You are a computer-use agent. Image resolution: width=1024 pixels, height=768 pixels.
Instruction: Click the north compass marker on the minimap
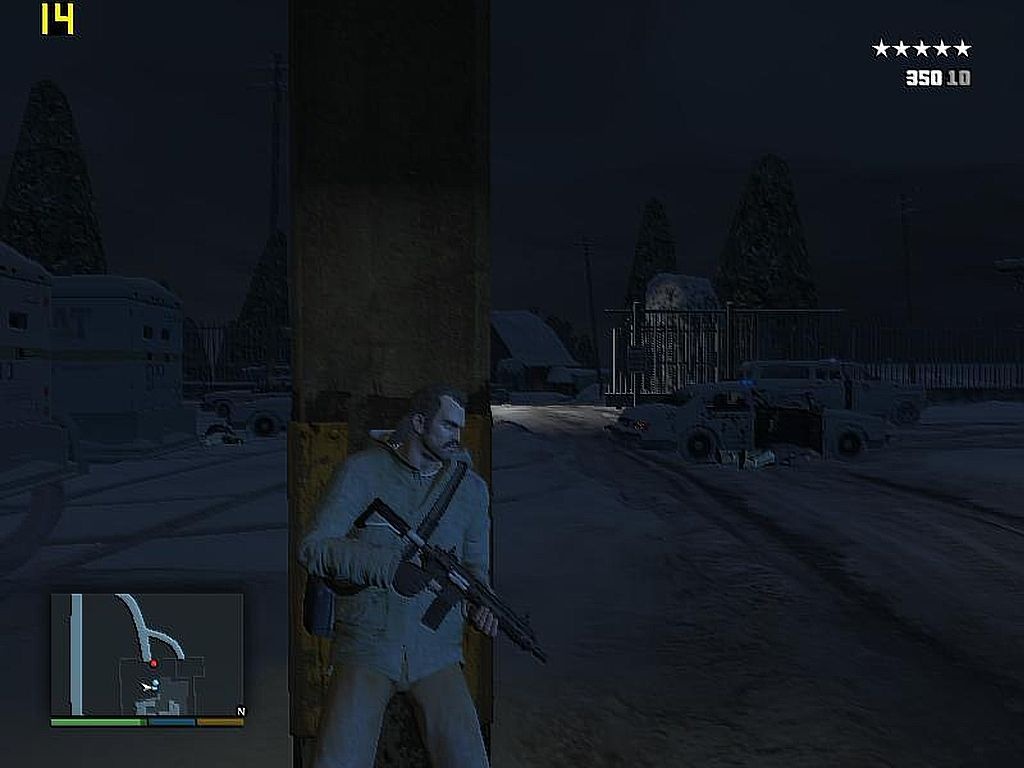pos(240,712)
